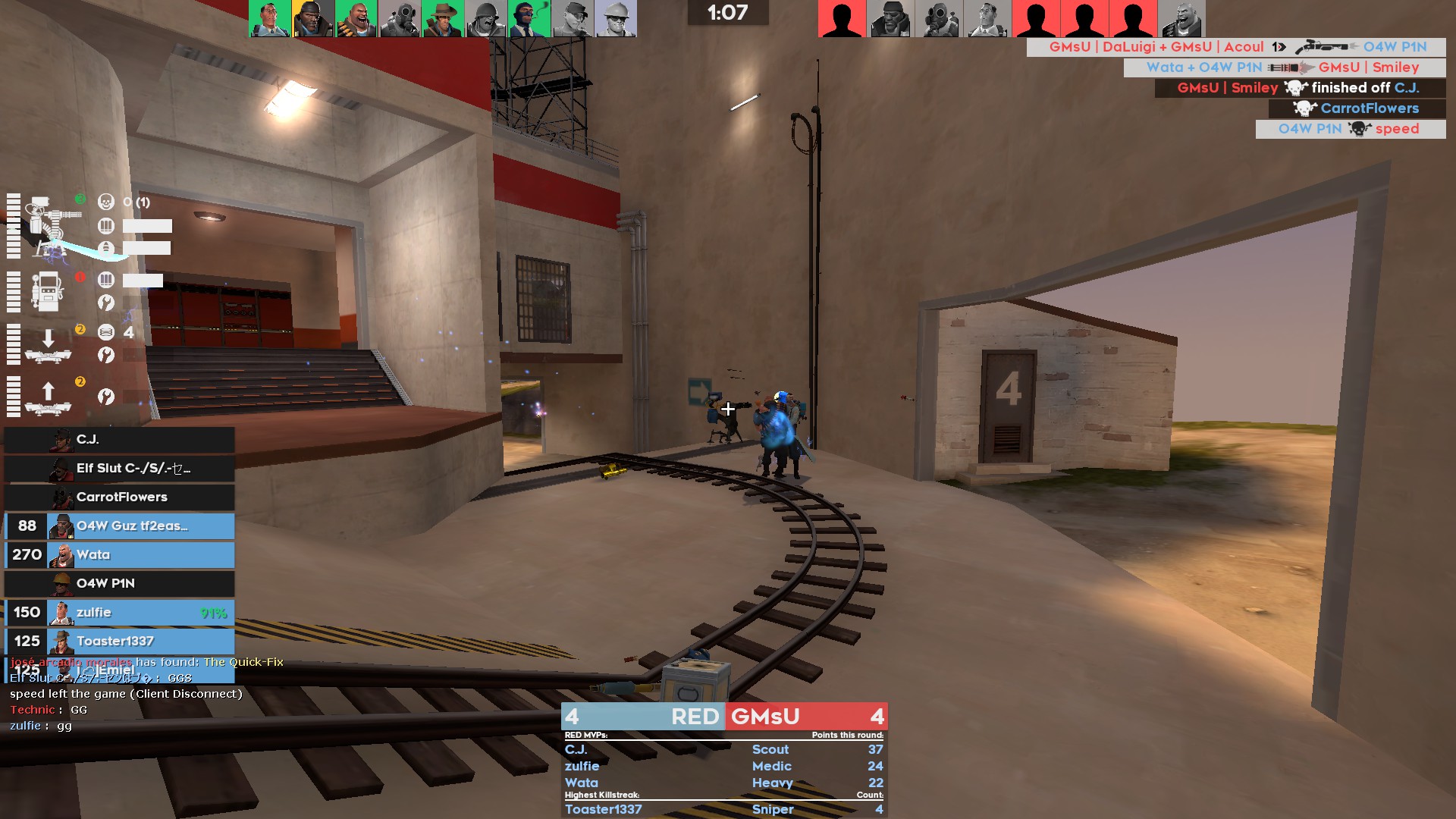
Task: Click the teleporter entrance status icon
Action: pos(48,345)
